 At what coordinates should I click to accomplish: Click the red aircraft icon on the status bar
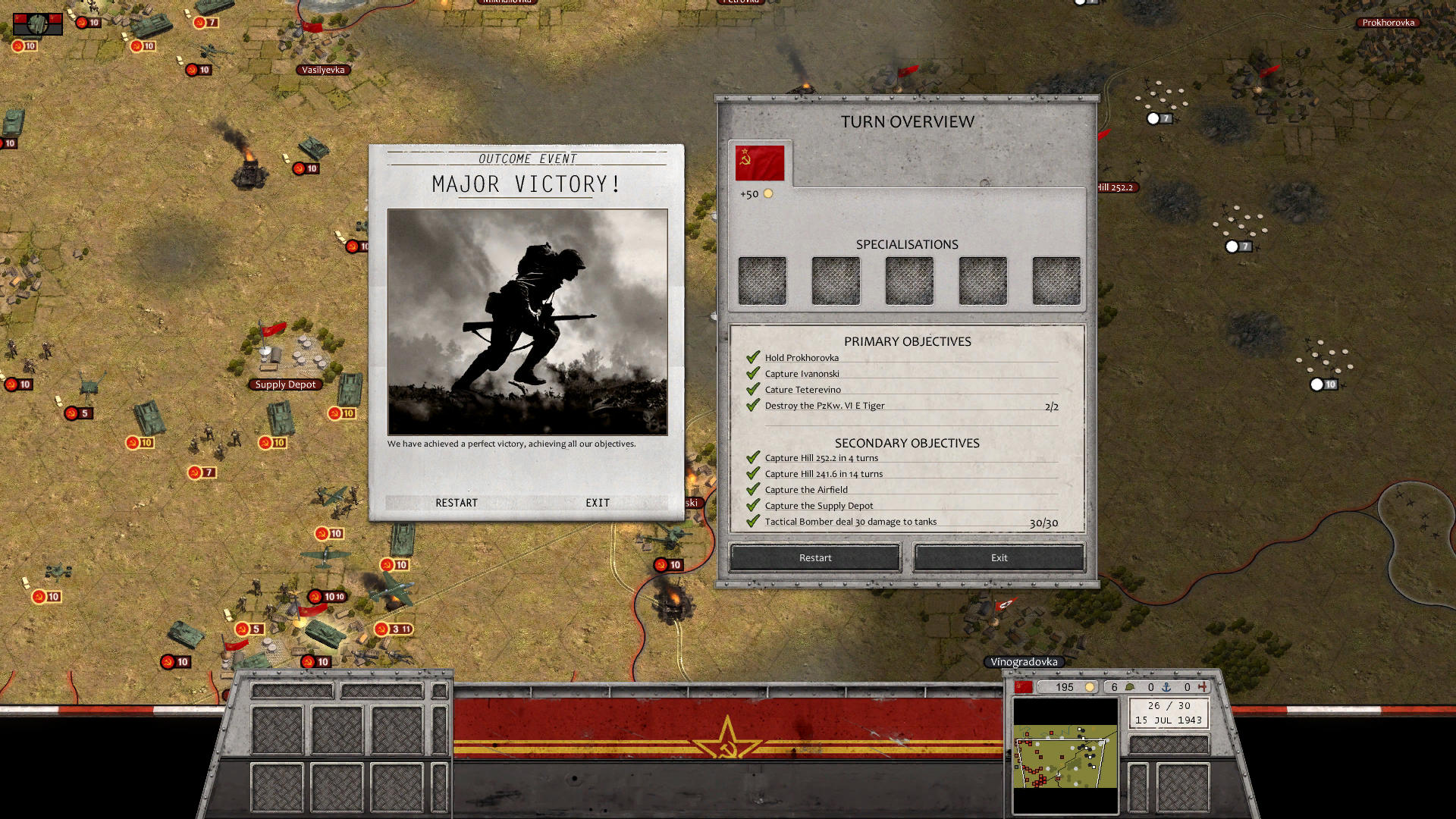click(1204, 687)
